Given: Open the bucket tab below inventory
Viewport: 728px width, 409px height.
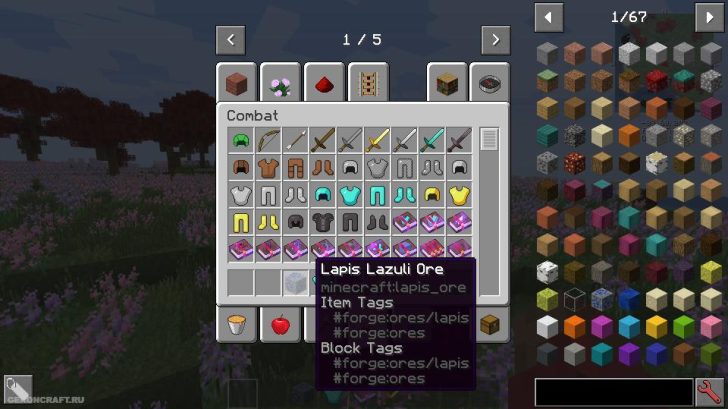Looking at the screenshot, I should 237,325.
